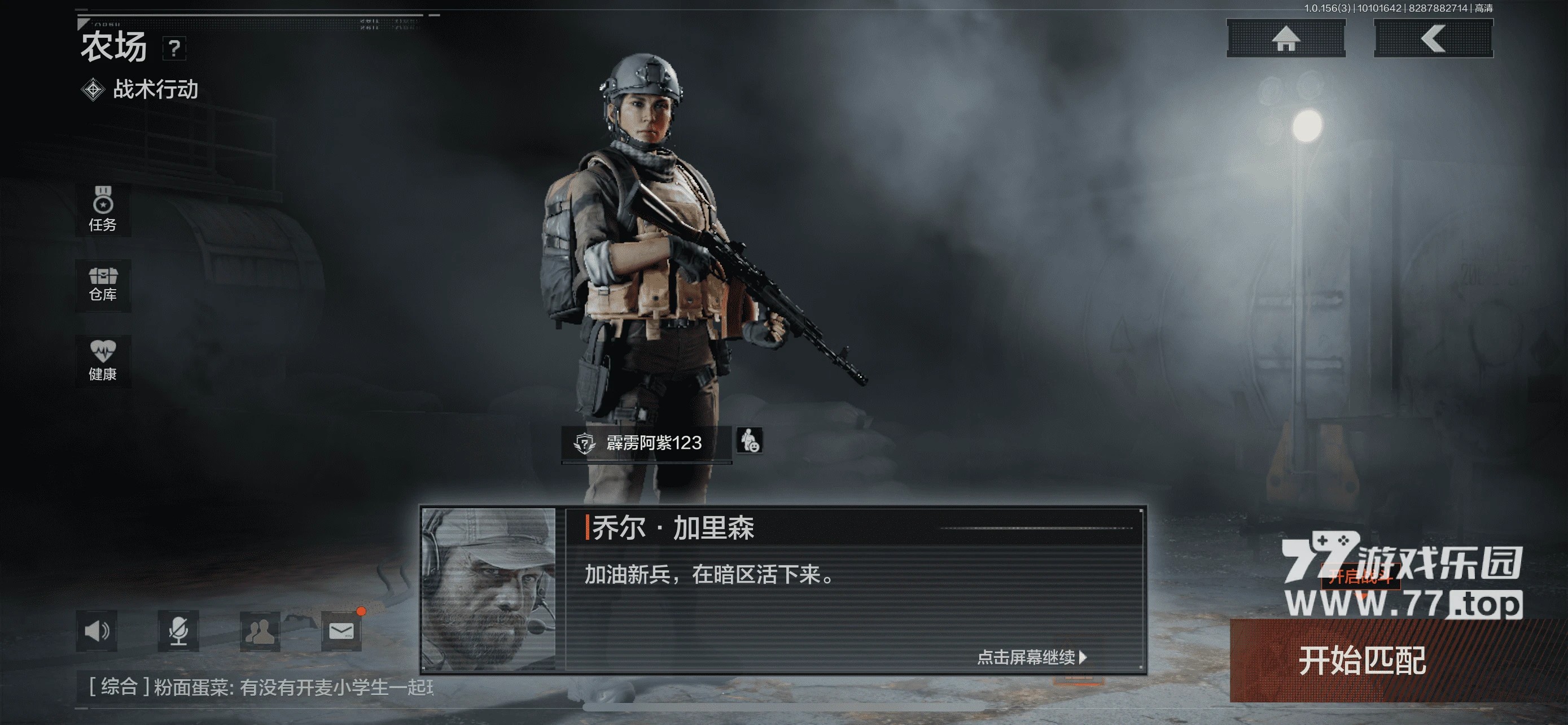
Task: Open the 健康 health panel
Action: 102,360
